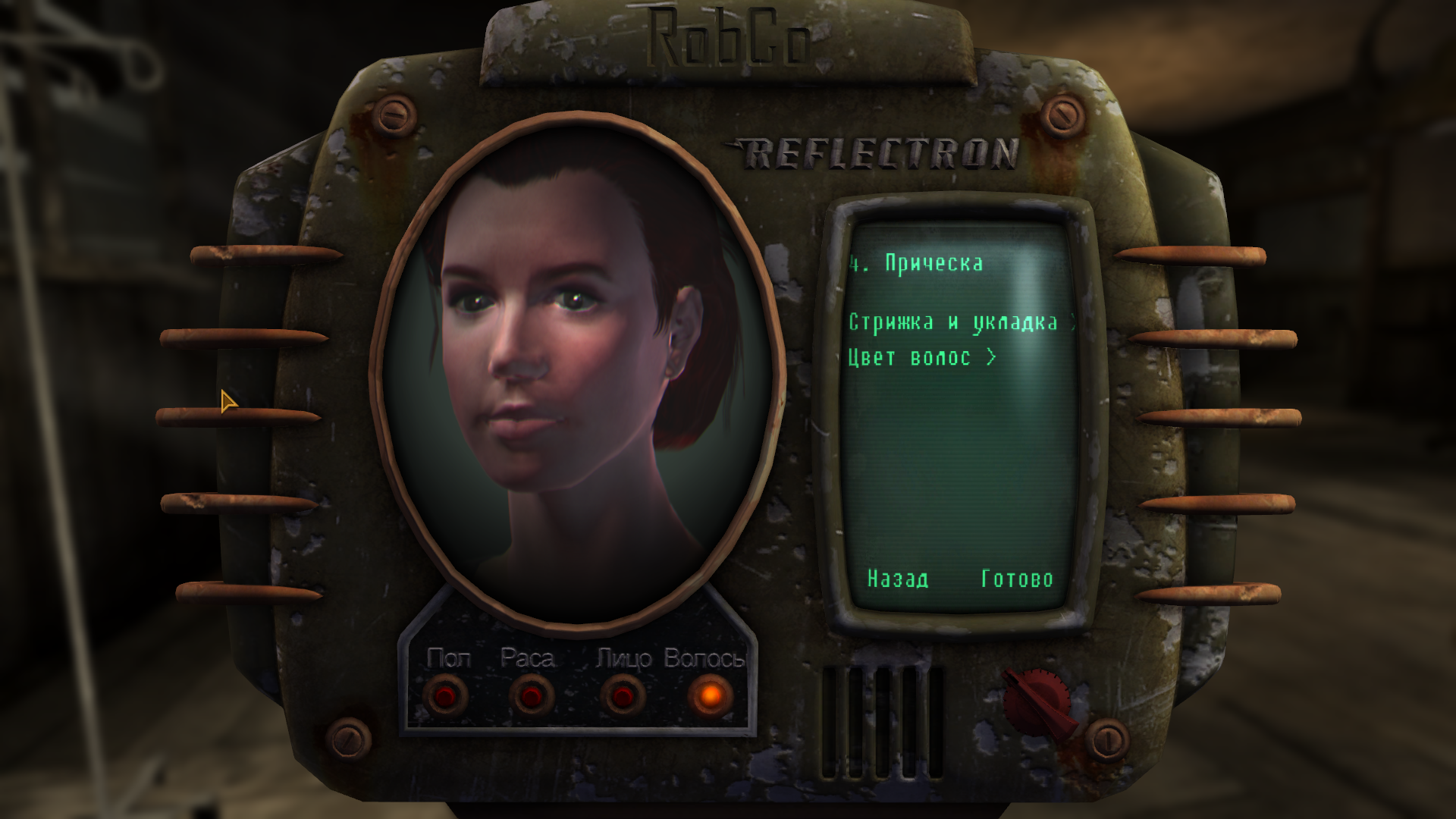Confirm appearance with Готово

1016,579
